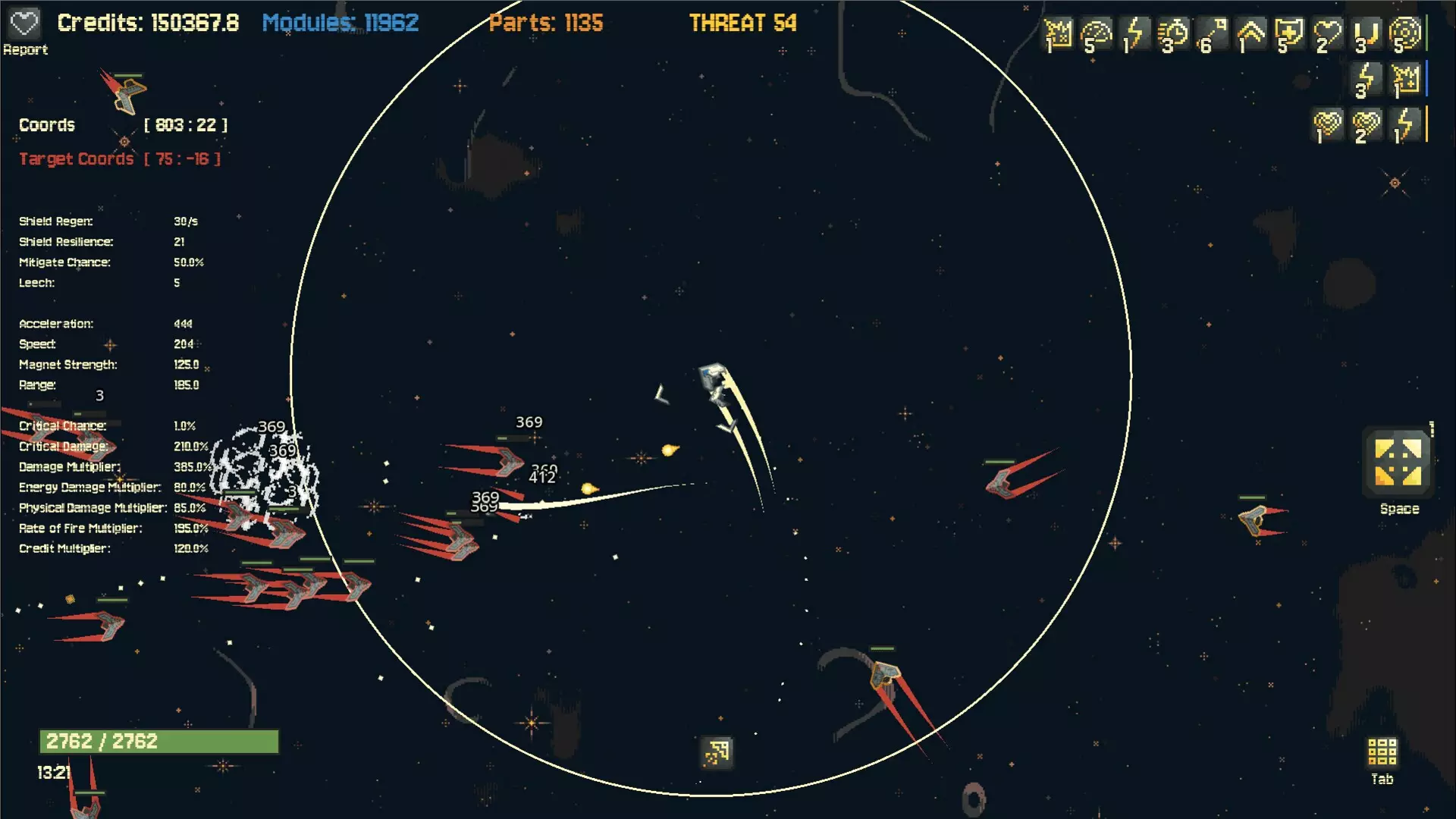Click the small diagonal arrow tile

point(717,752)
